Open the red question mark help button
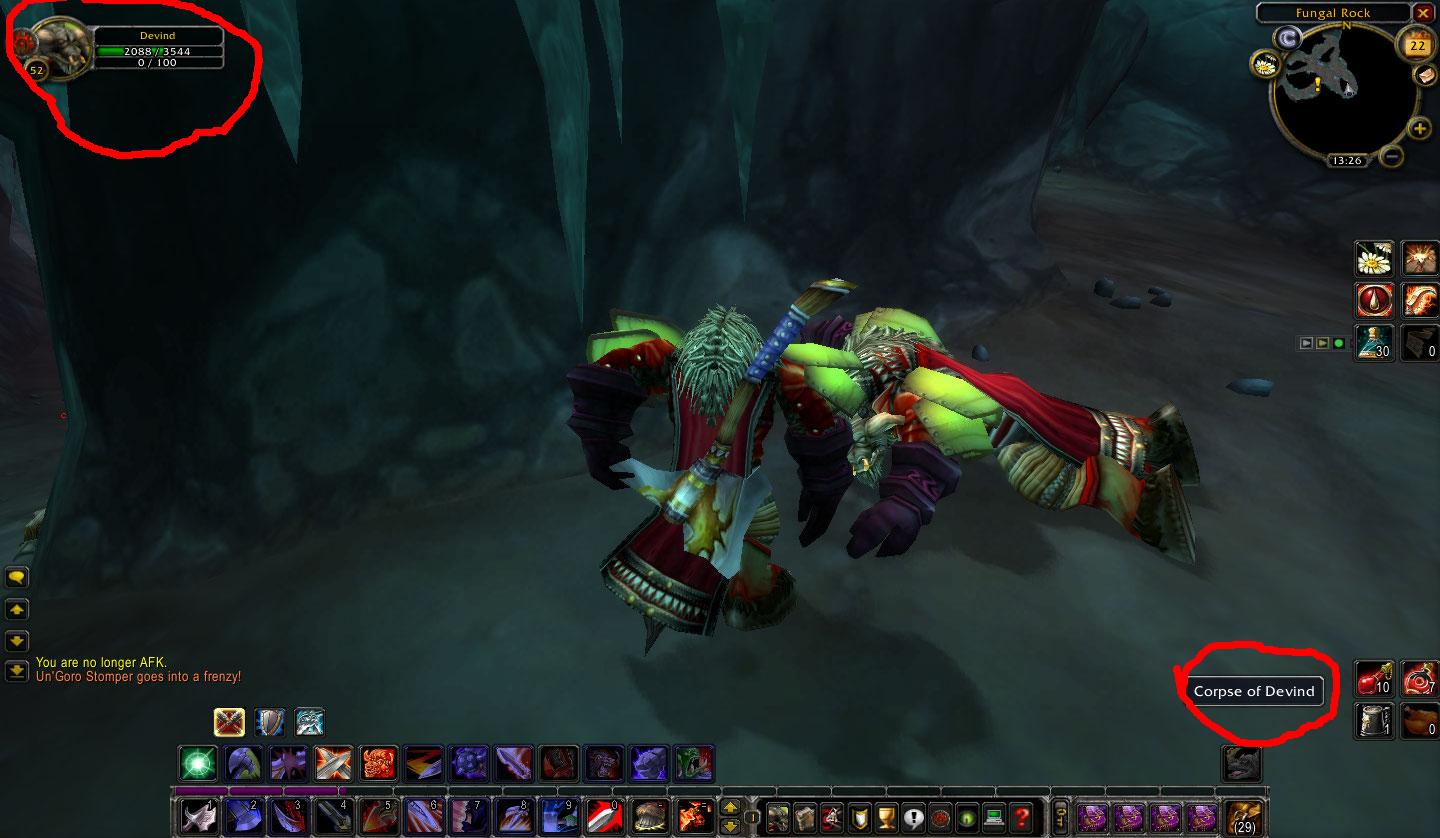Viewport: 1440px width, 838px height. tap(1020, 817)
